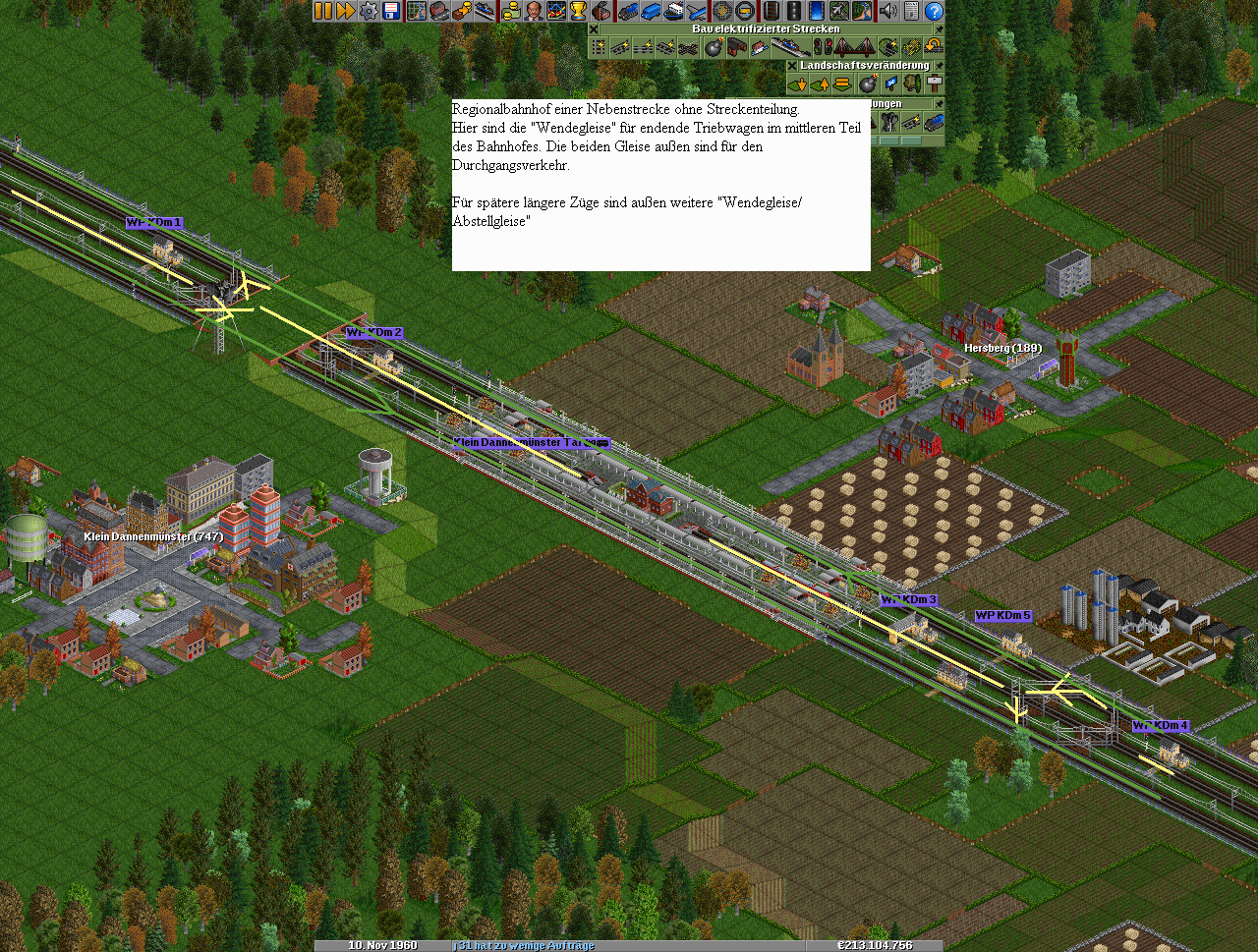Open the company manager face menu
Image resolution: width=1258 pixels, height=952 pixels.
tap(533, 11)
